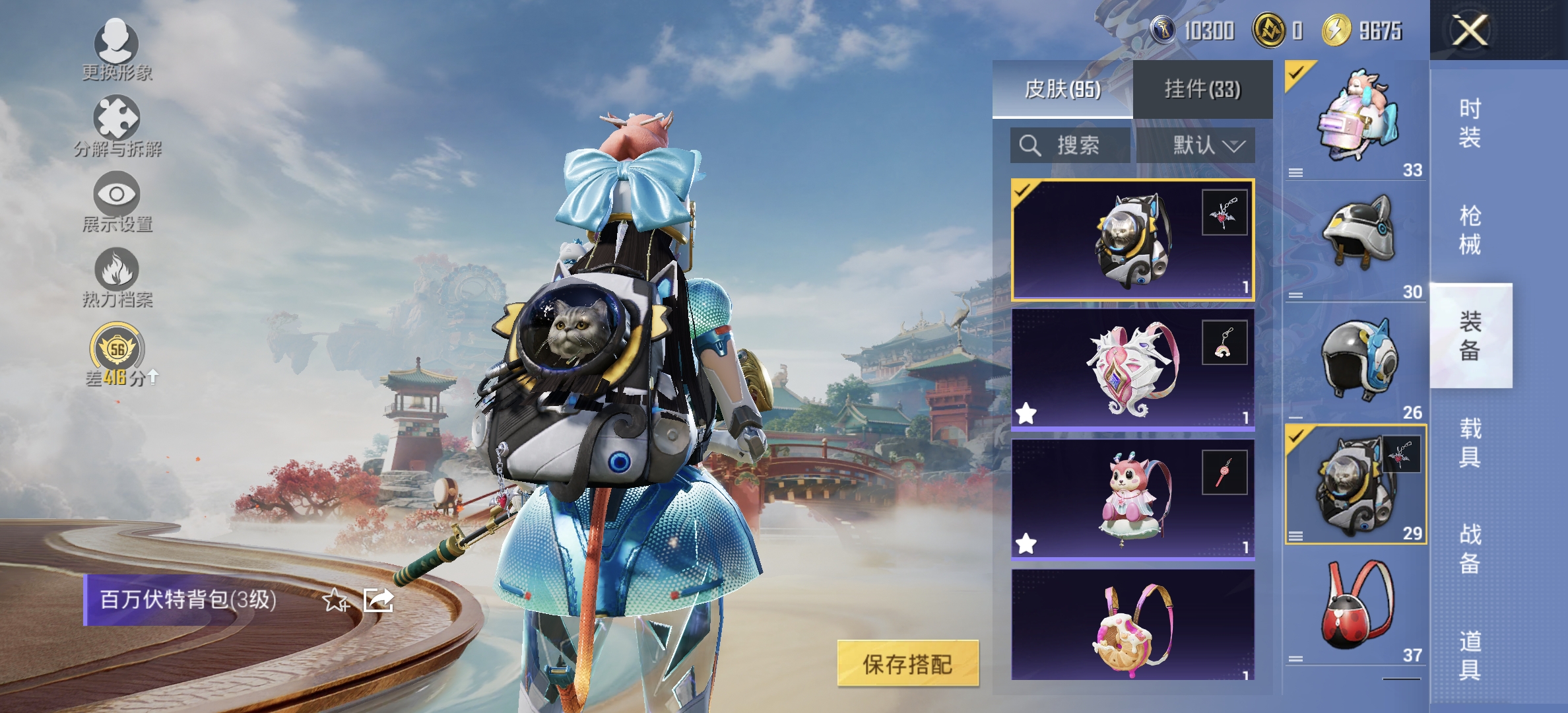The height and width of the screenshot is (713, 1568).
Task: Activate the search magnifier in 搜索 field
Action: (1029, 147)
